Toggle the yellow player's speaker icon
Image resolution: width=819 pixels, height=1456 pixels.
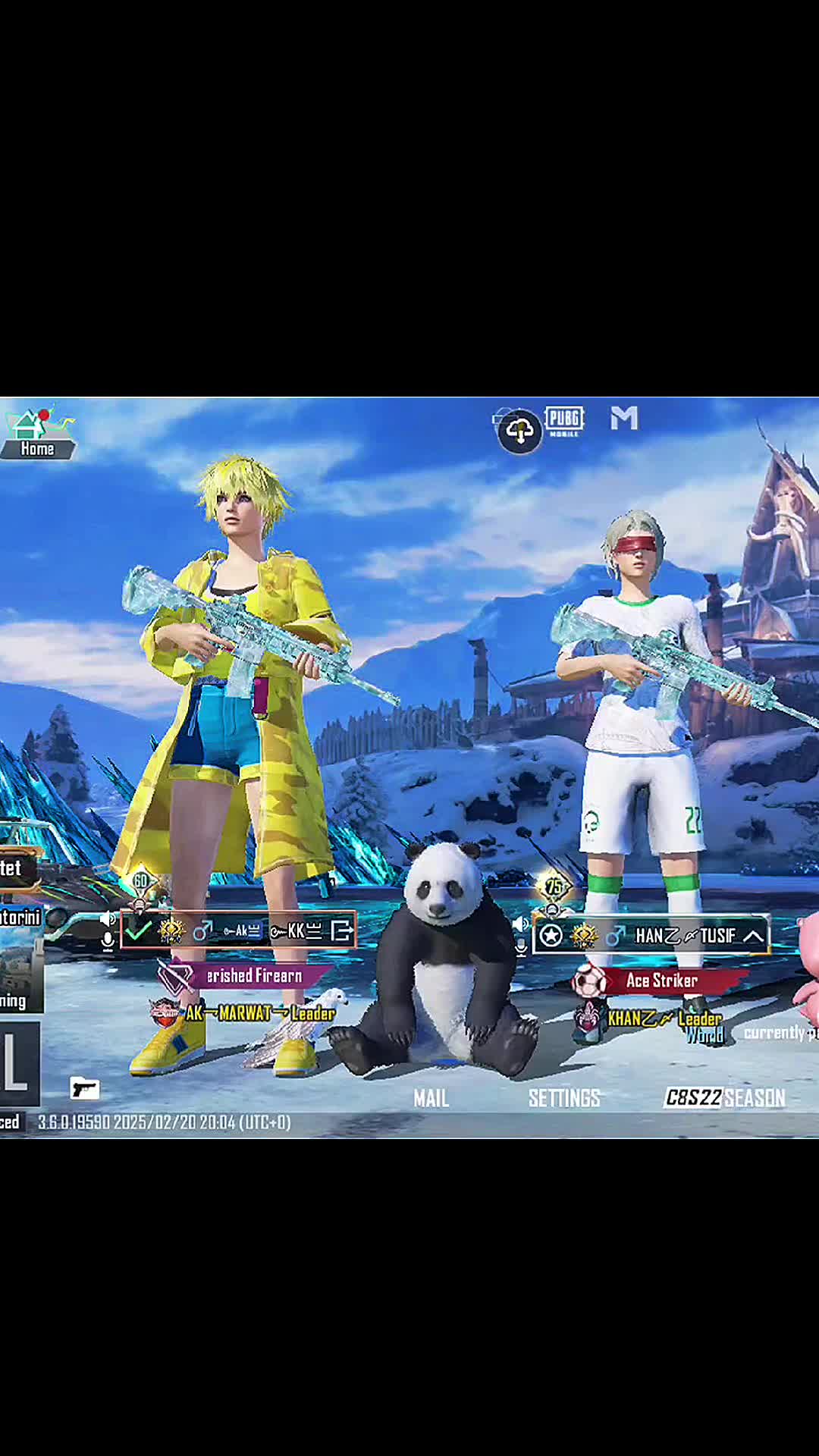tap(108, 919)
